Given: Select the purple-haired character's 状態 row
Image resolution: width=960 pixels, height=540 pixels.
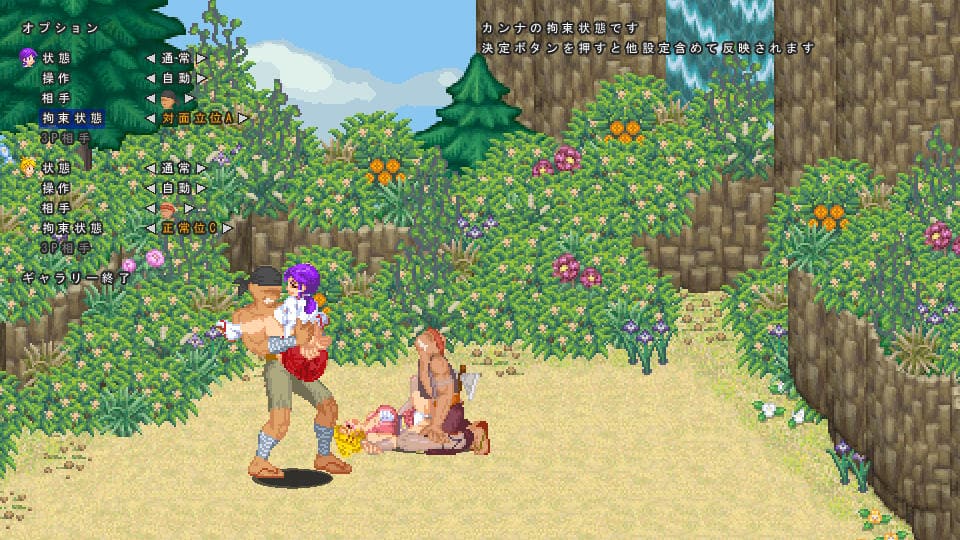Looking at the screenshot, I should [x=56, y=58].
